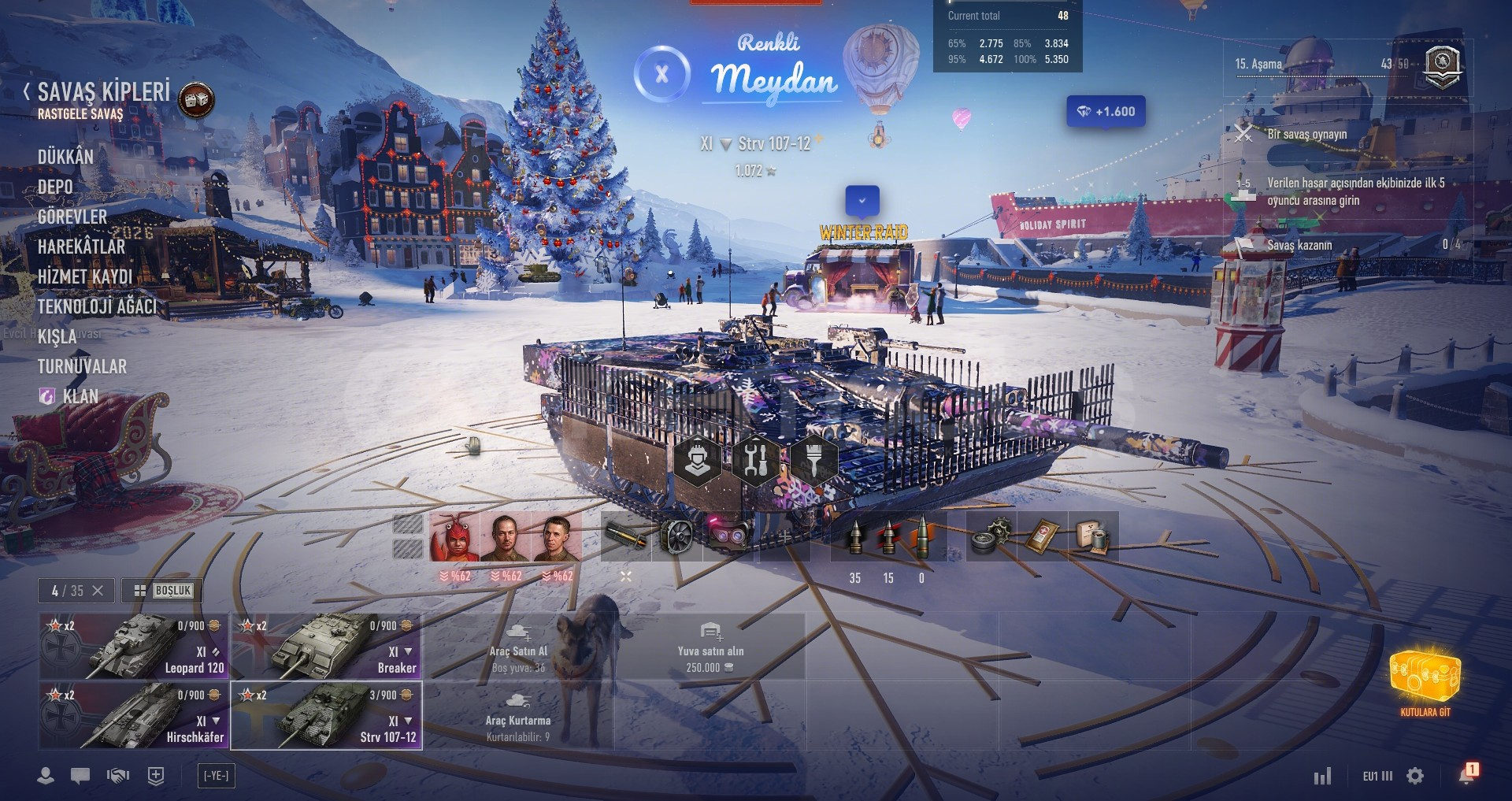Toggle the BOŞLUK carousel filter
The width and height of the screenshot is (1512, 801).
pyautogui.click(x=163, y=591)
